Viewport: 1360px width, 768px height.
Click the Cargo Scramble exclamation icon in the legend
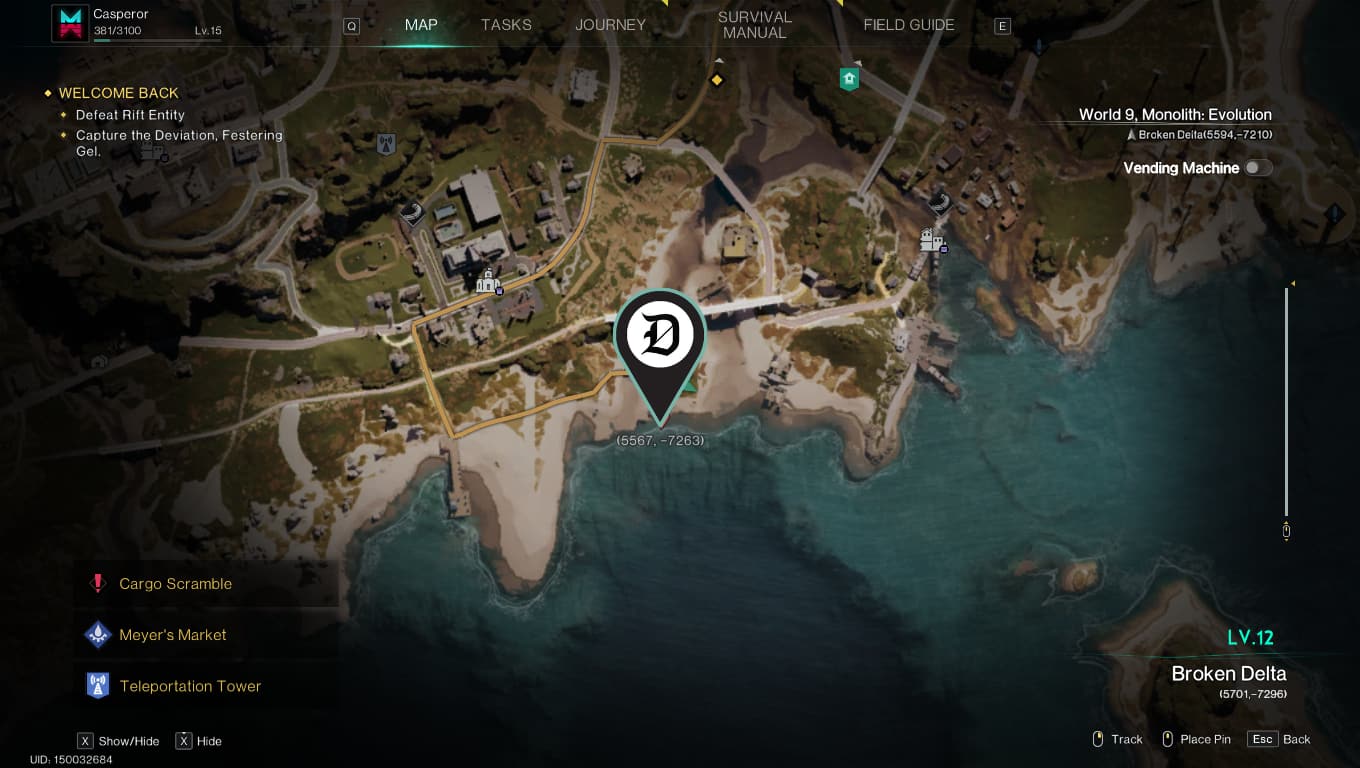point(97,583)
